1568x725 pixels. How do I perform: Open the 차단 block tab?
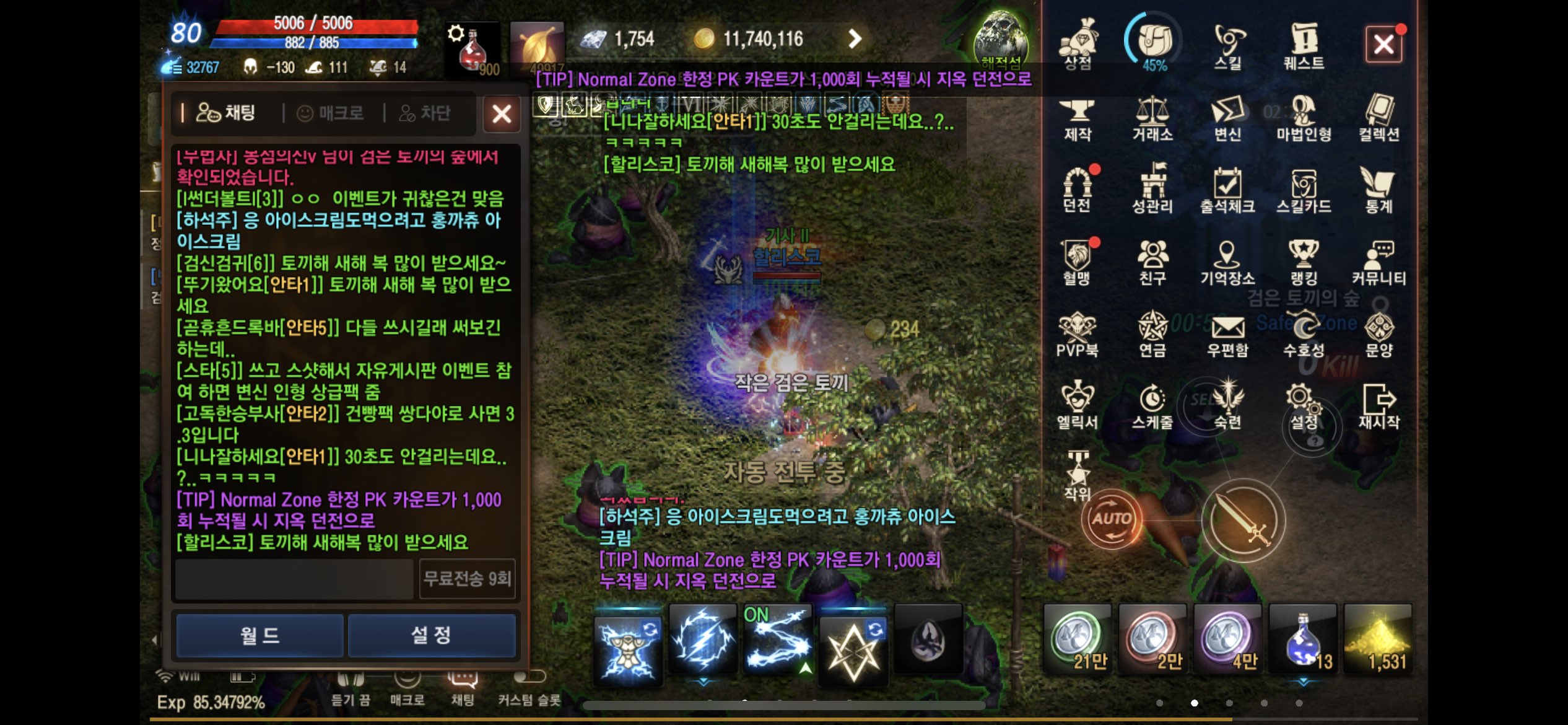425,113
